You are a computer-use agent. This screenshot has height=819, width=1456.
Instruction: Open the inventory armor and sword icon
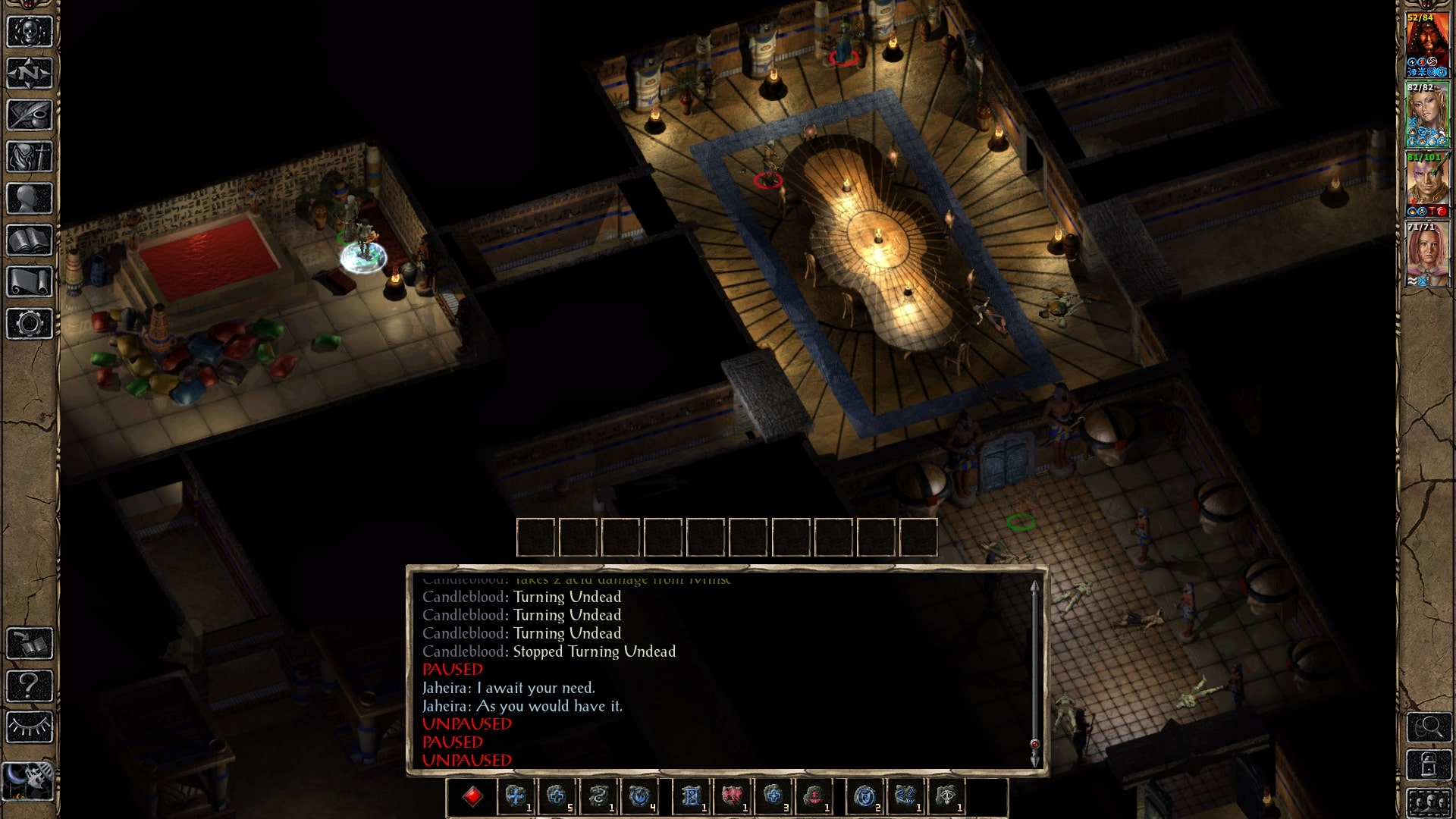coord(30,157)
